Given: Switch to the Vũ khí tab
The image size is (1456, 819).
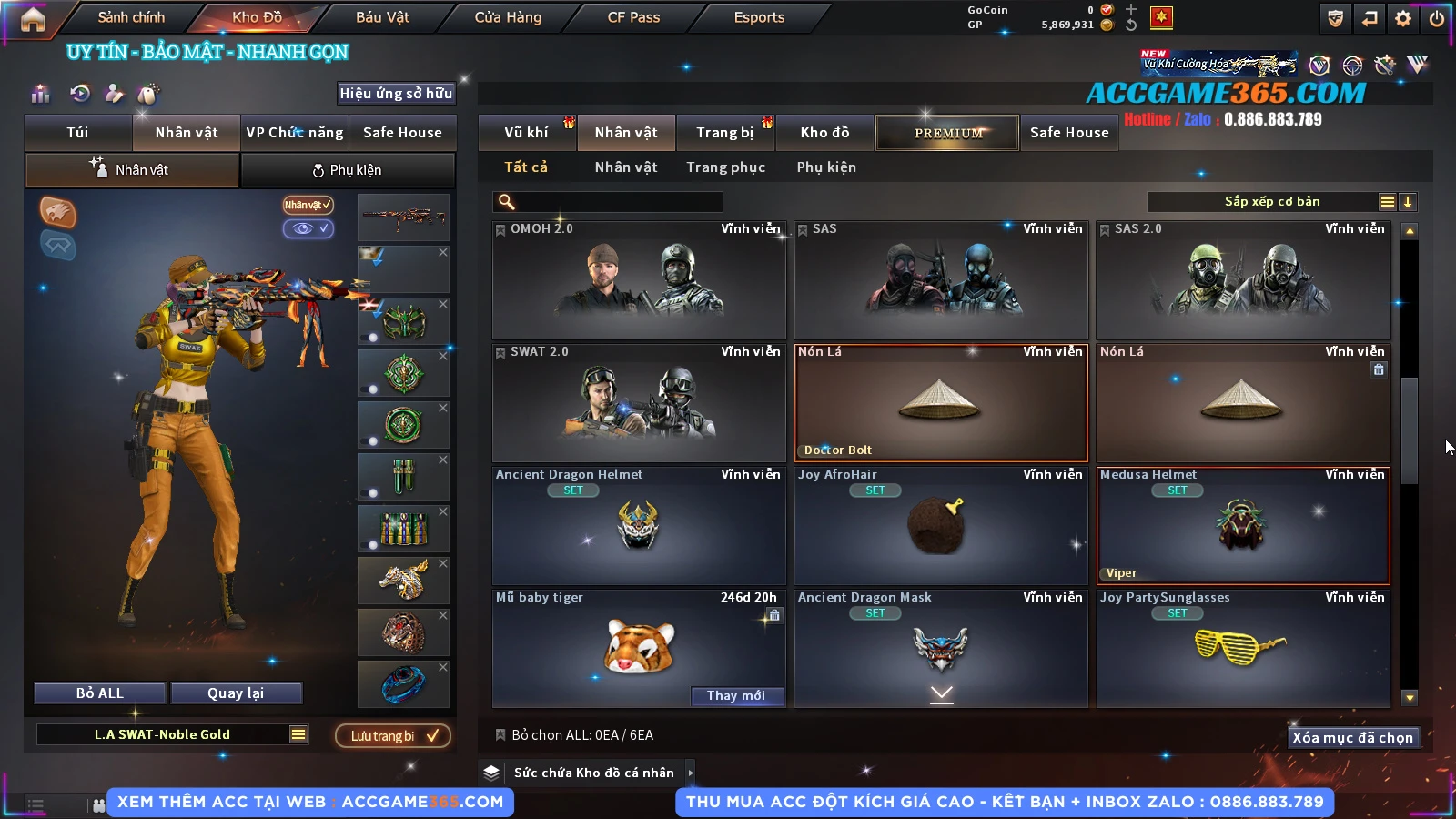Looking at the screenshot, I should (526, 133).
